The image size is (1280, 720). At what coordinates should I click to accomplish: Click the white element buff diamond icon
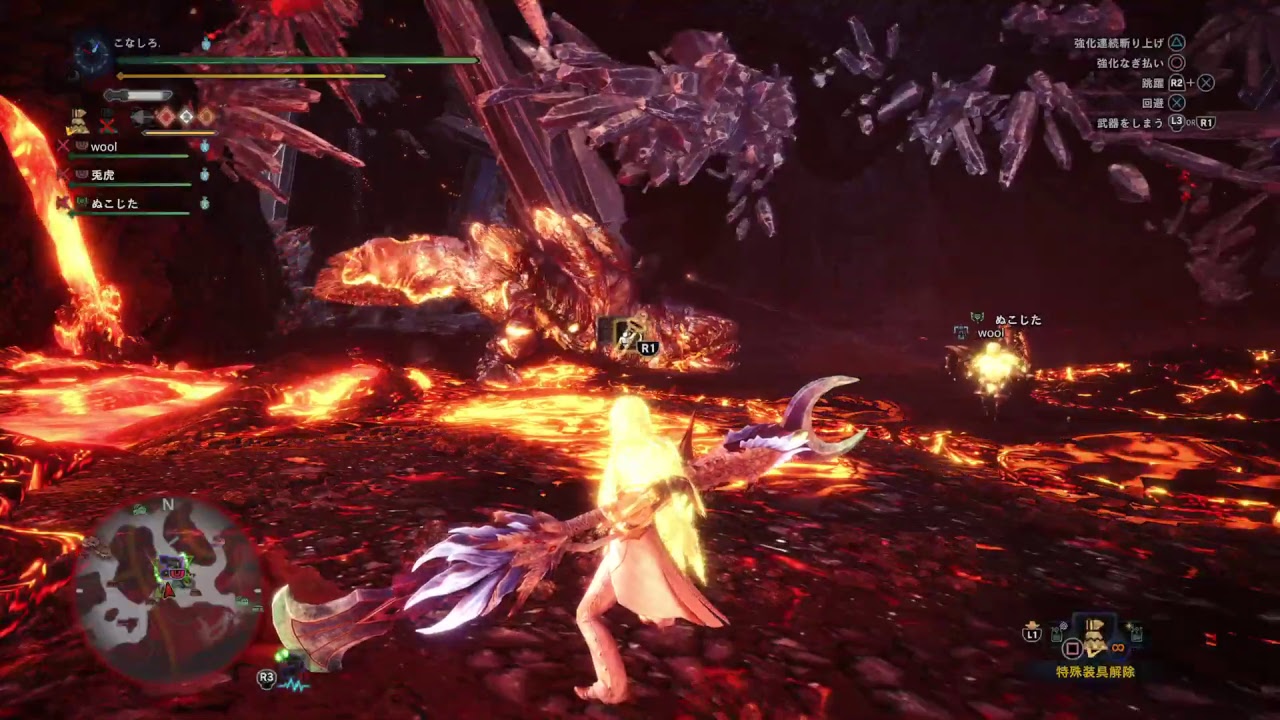[x=186, y=116]
